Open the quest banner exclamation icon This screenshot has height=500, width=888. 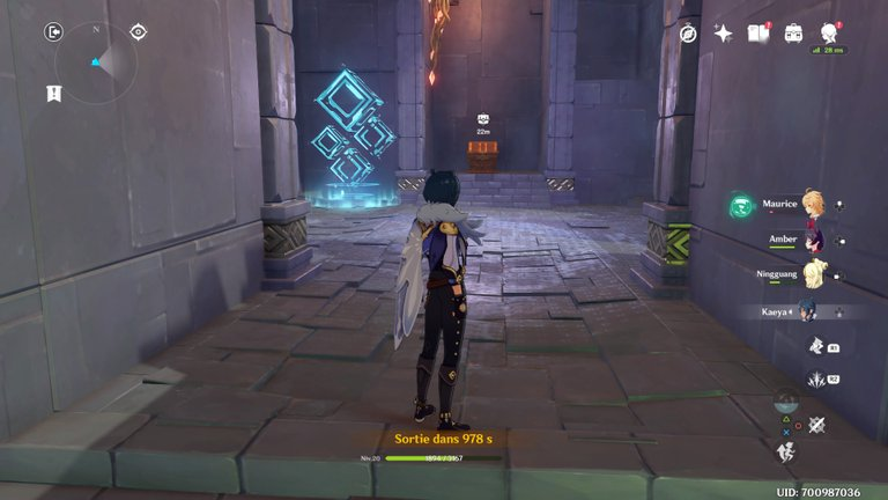(53, 93)
